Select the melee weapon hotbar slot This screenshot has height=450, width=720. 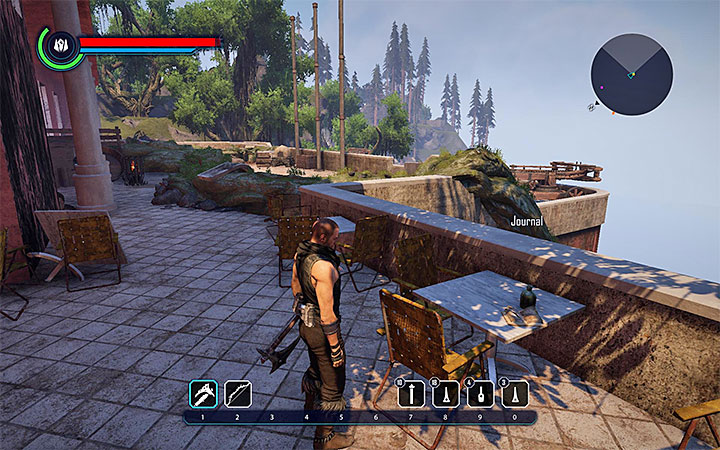pos(203,393)
